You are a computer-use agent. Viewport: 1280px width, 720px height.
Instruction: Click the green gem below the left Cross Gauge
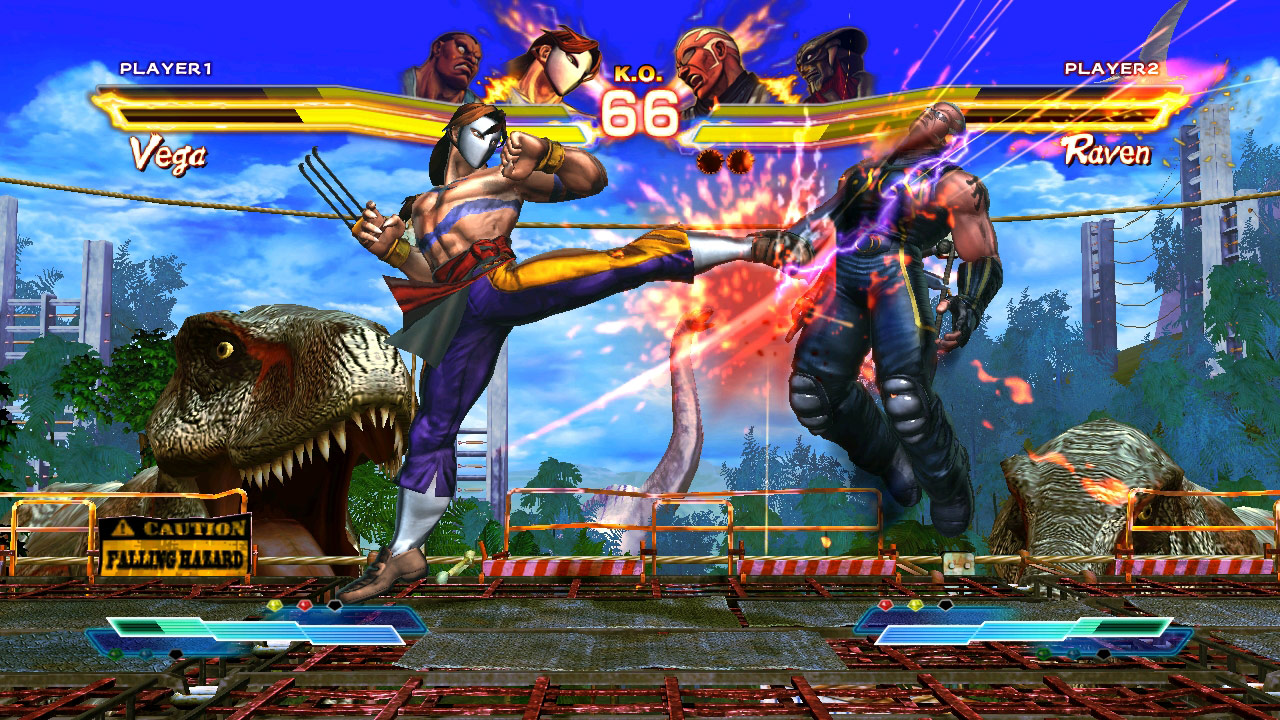coord(113,652)
